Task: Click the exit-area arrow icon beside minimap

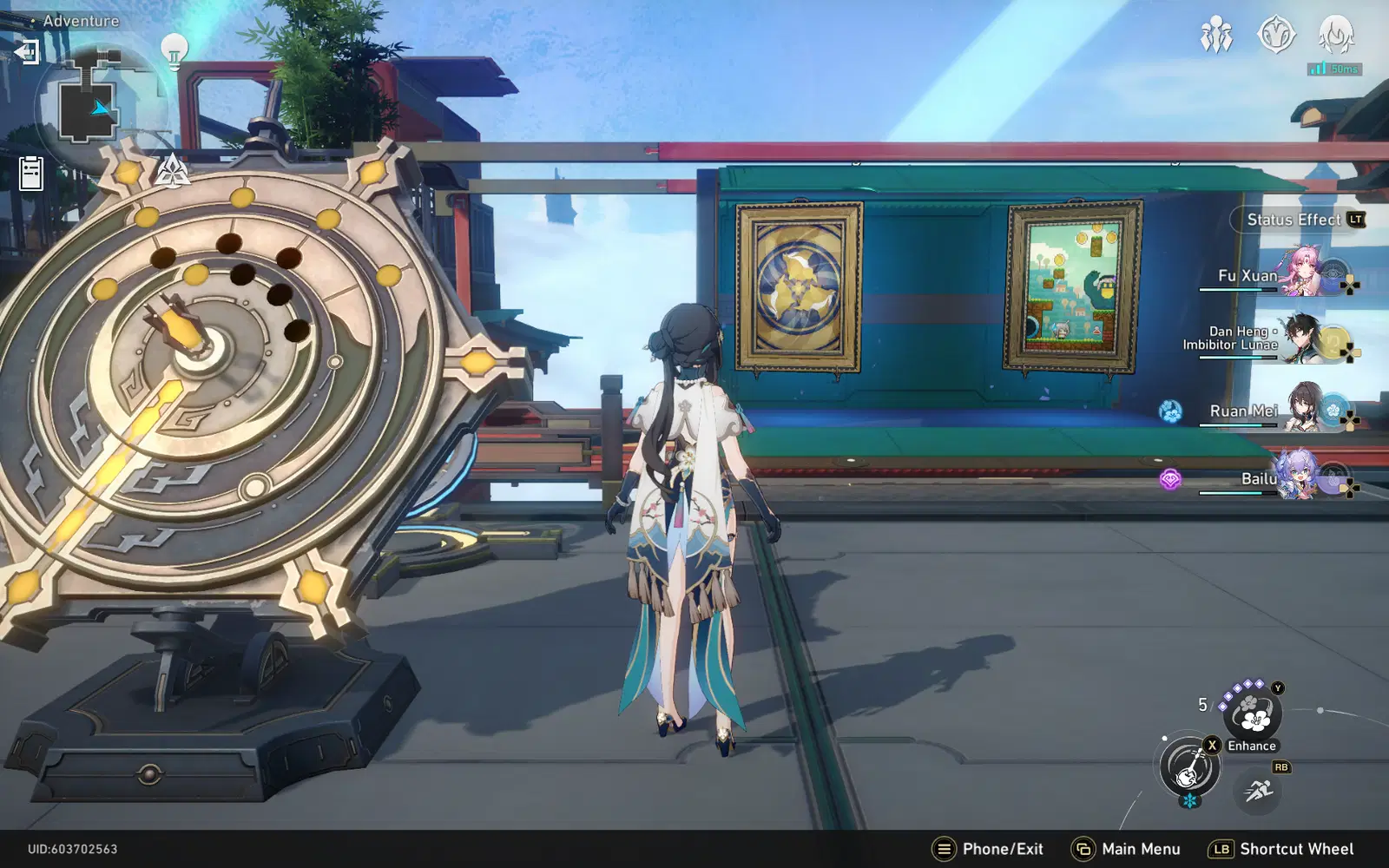Action: coord(28,52)
